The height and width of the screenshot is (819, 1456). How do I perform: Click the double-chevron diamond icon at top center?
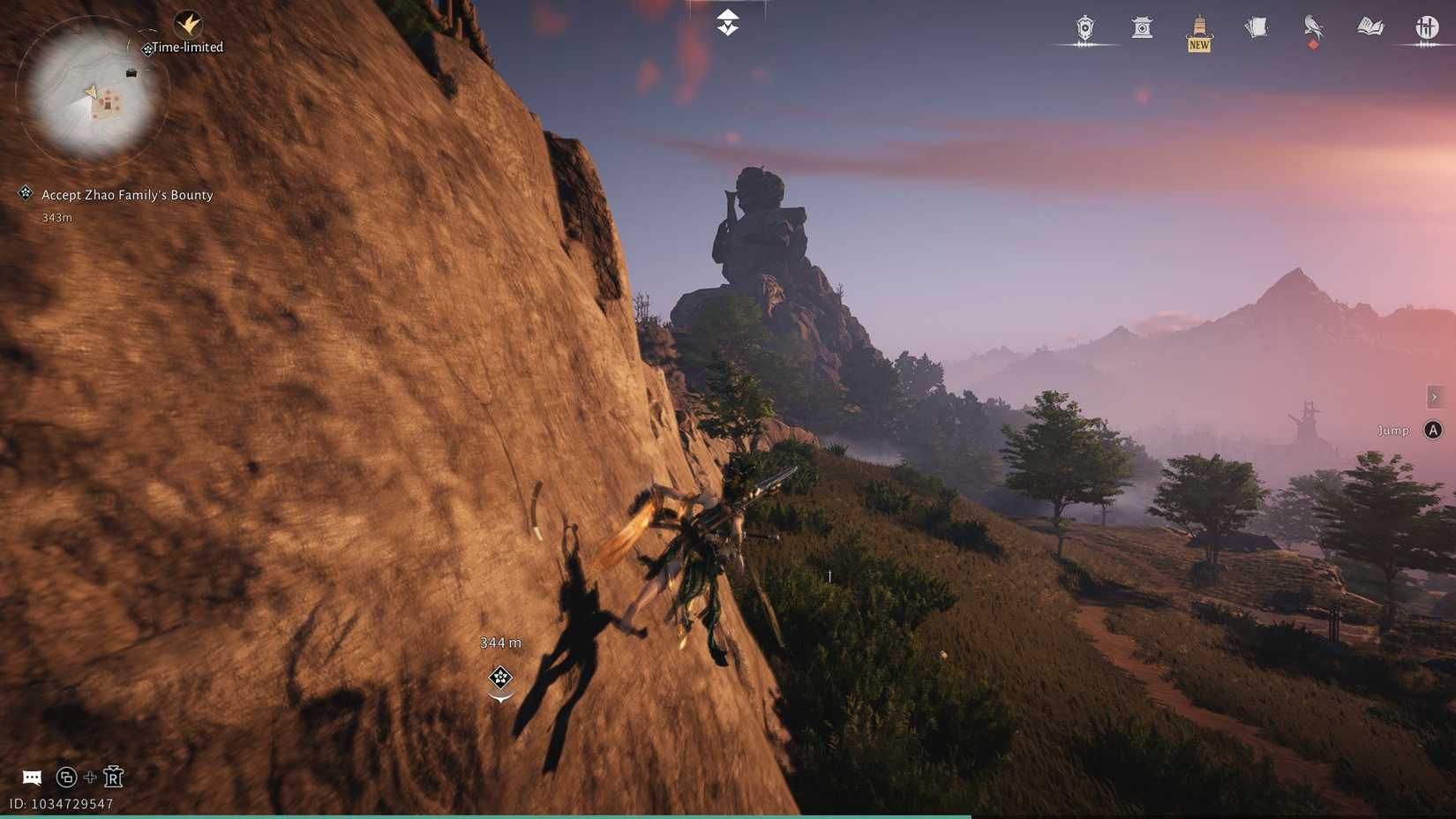coord(727,22)
